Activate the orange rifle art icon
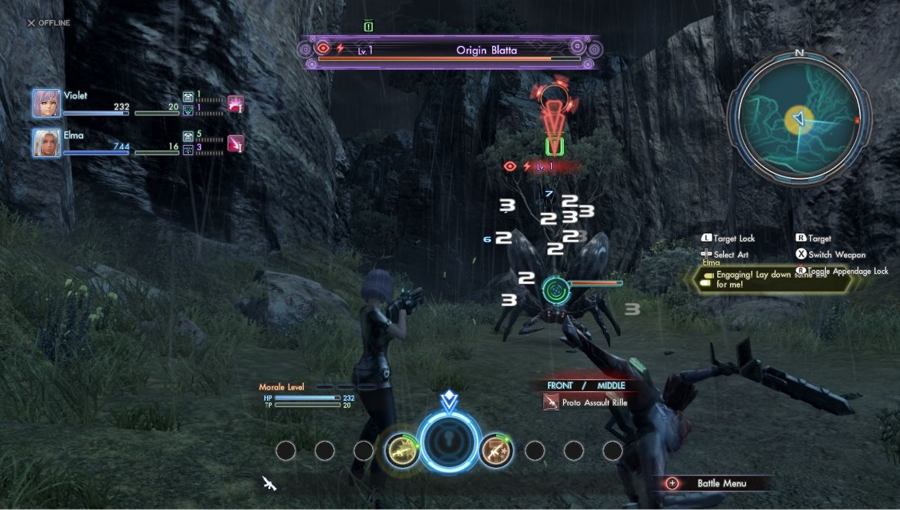Image resolution: width=900 pixels, height=510 pixels. coord(496,450)
